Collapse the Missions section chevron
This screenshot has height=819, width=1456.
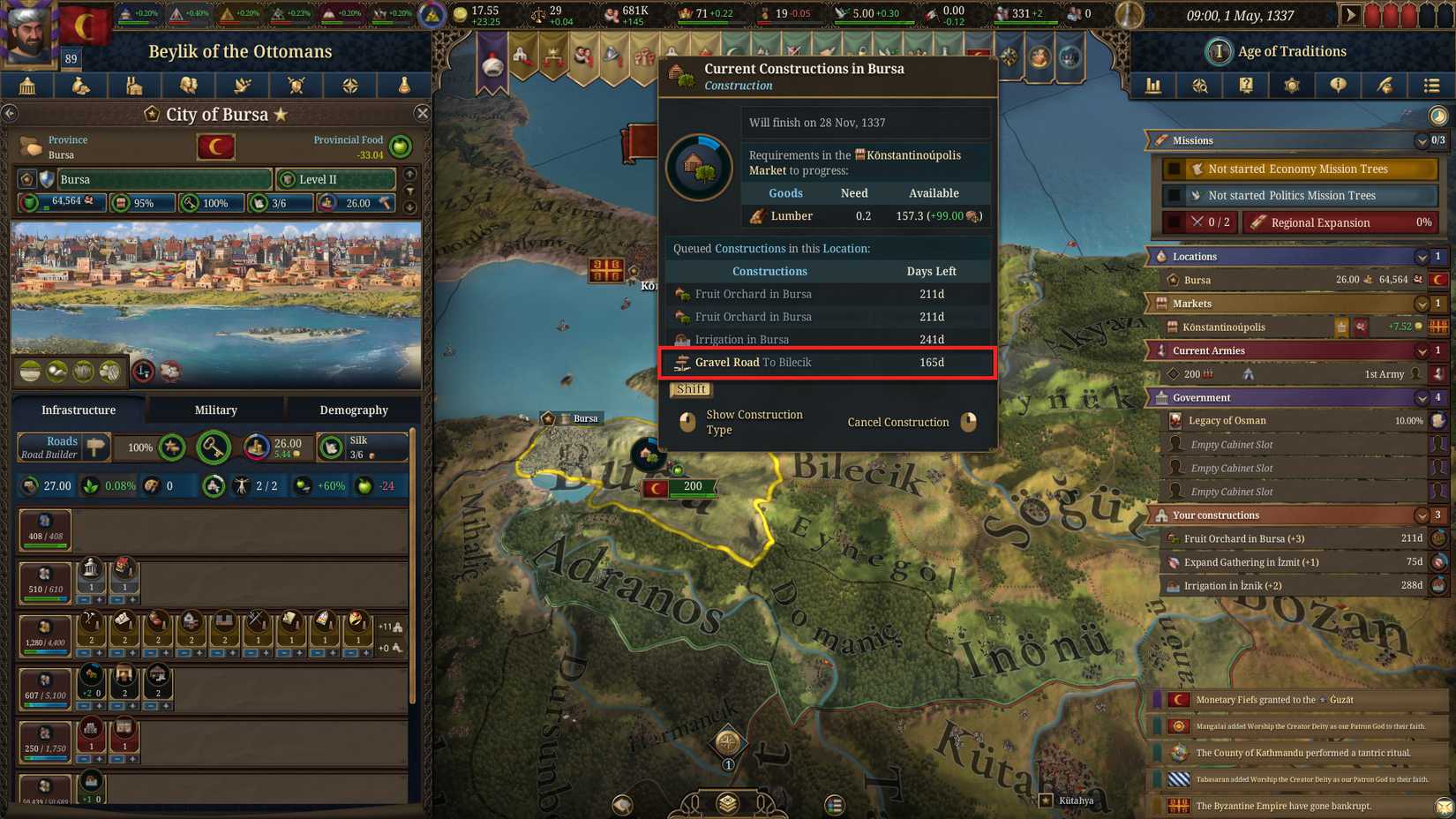click(x=1421, y=140)
